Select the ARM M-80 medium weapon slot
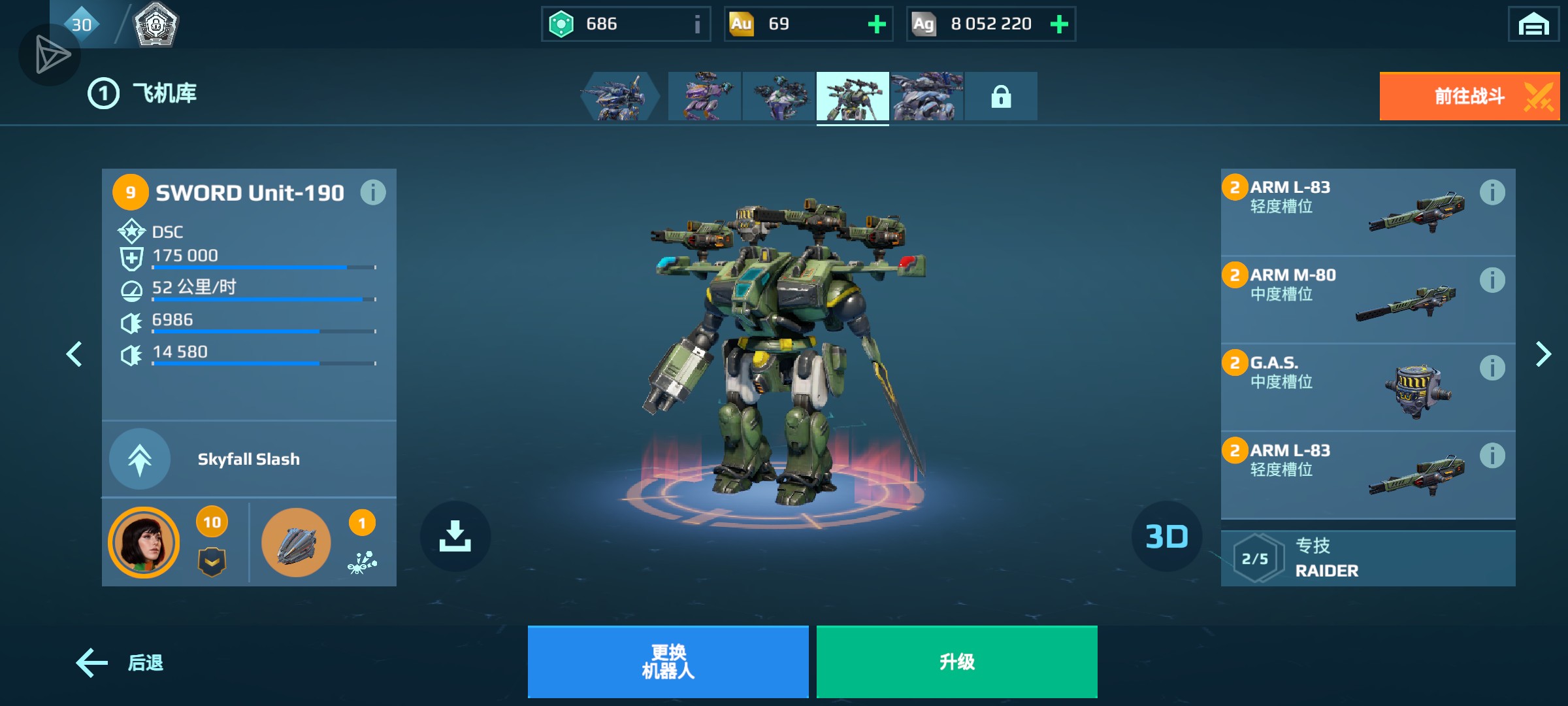This screenshot has height=706, width=1568. pyautogui.click(x=1346, y=299)
